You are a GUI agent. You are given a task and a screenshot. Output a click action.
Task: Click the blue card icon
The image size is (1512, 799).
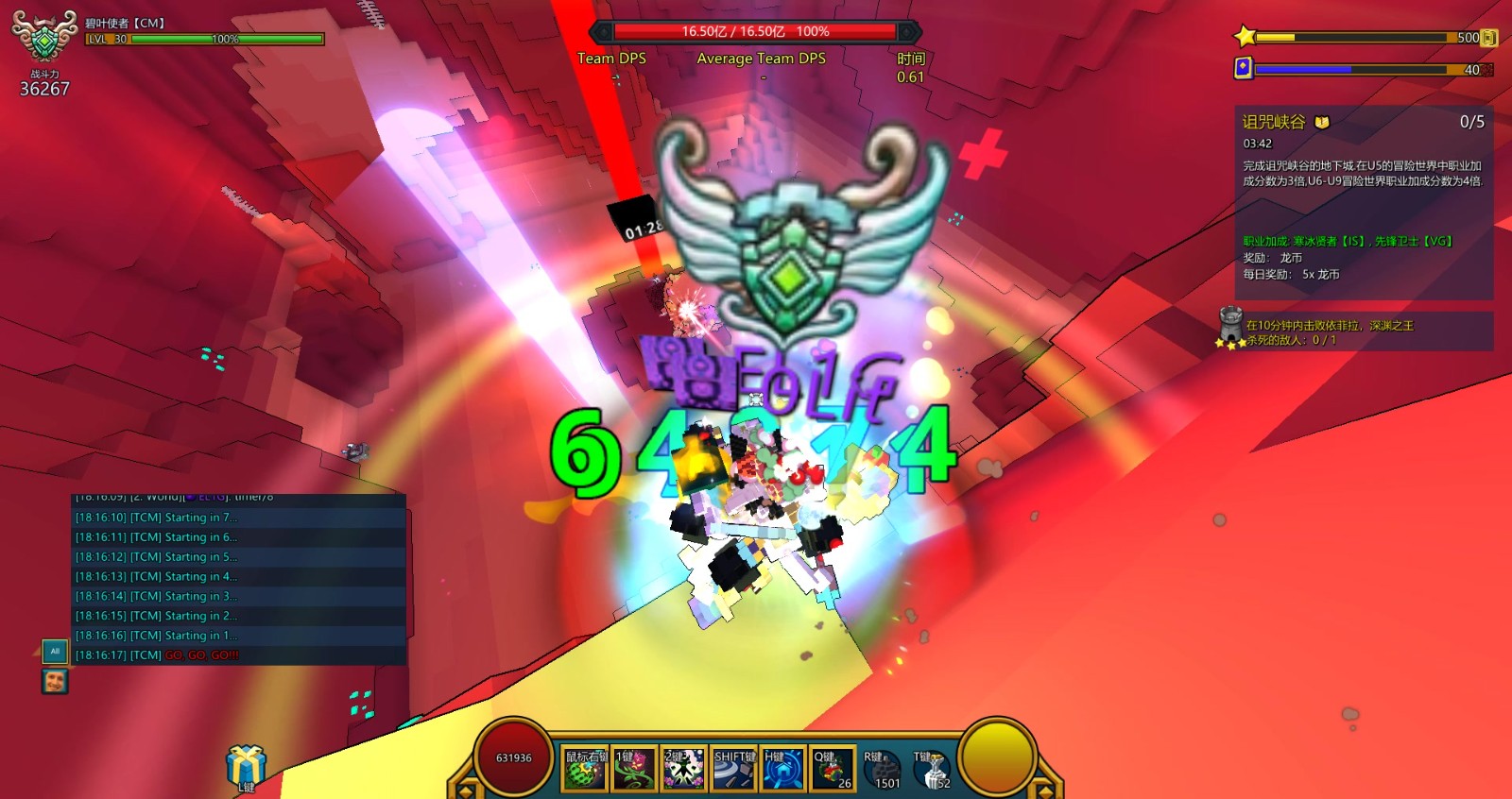pyautogui.click(x=1244, y=68)
